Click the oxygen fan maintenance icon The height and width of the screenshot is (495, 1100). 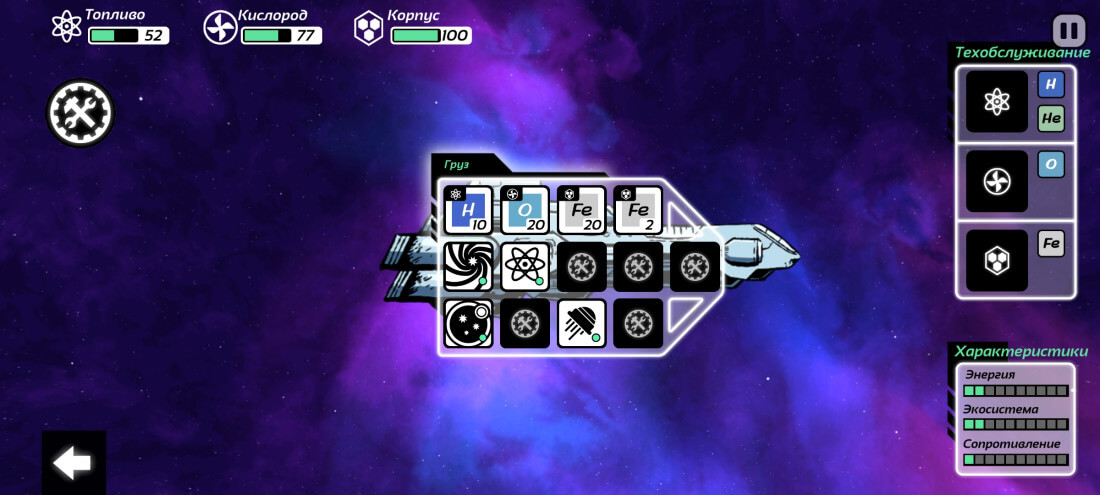pos(997,181)
